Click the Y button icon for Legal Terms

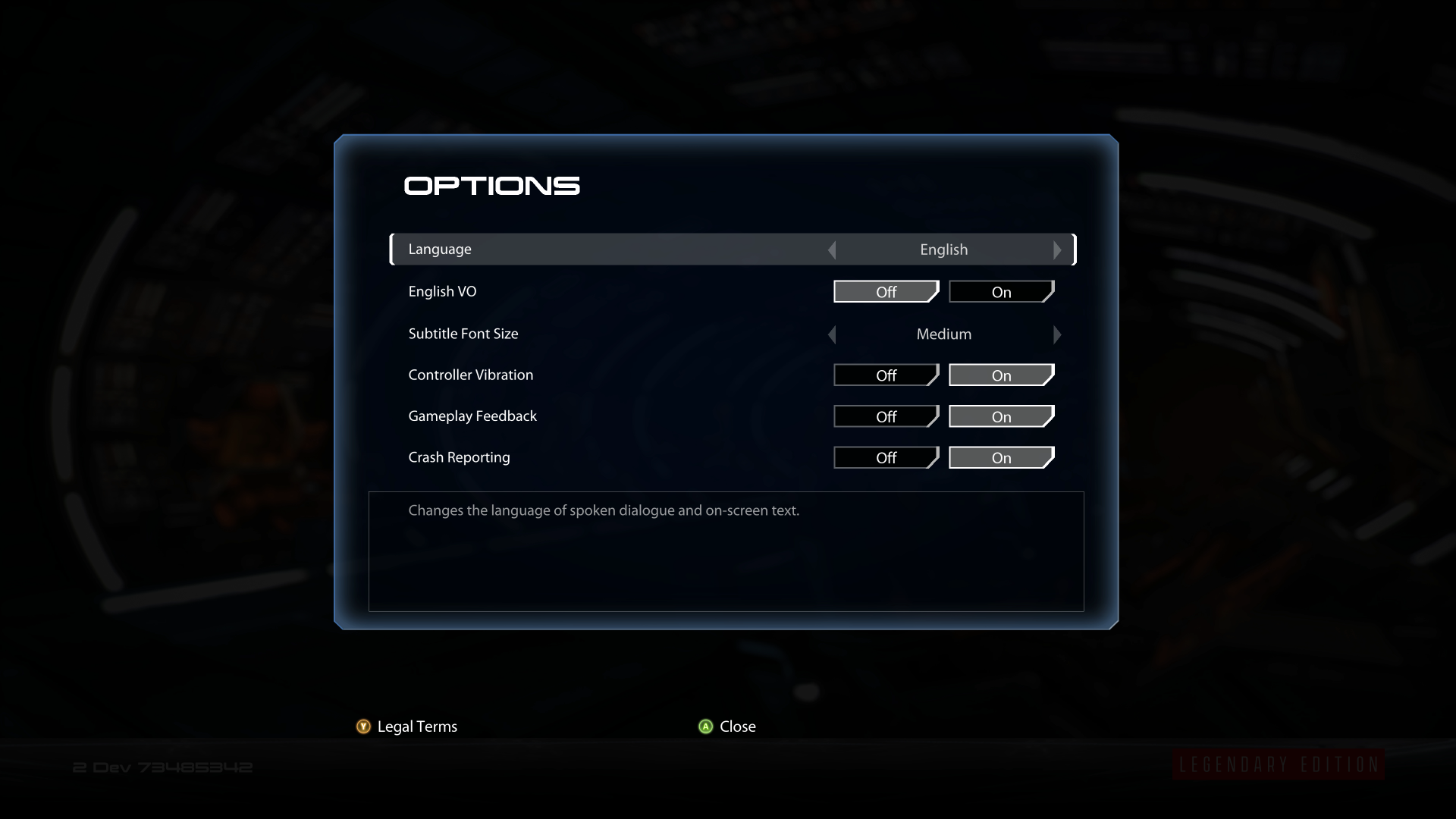[x=364, y=726]
